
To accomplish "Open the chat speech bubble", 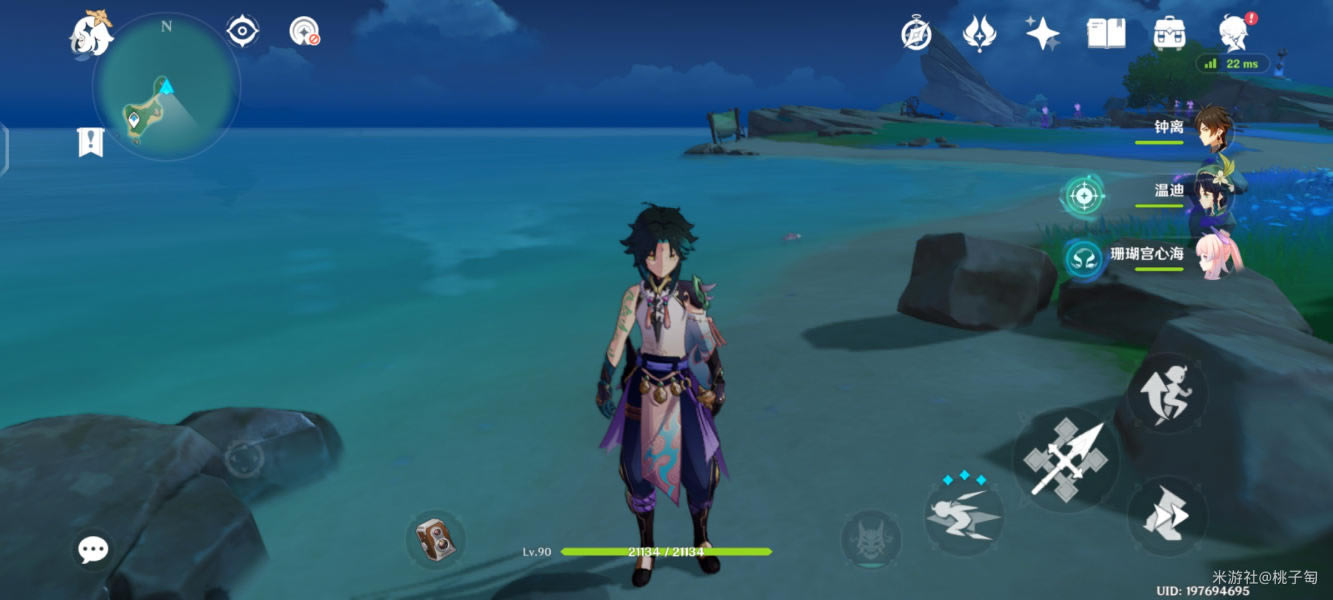I will [93, 549].
